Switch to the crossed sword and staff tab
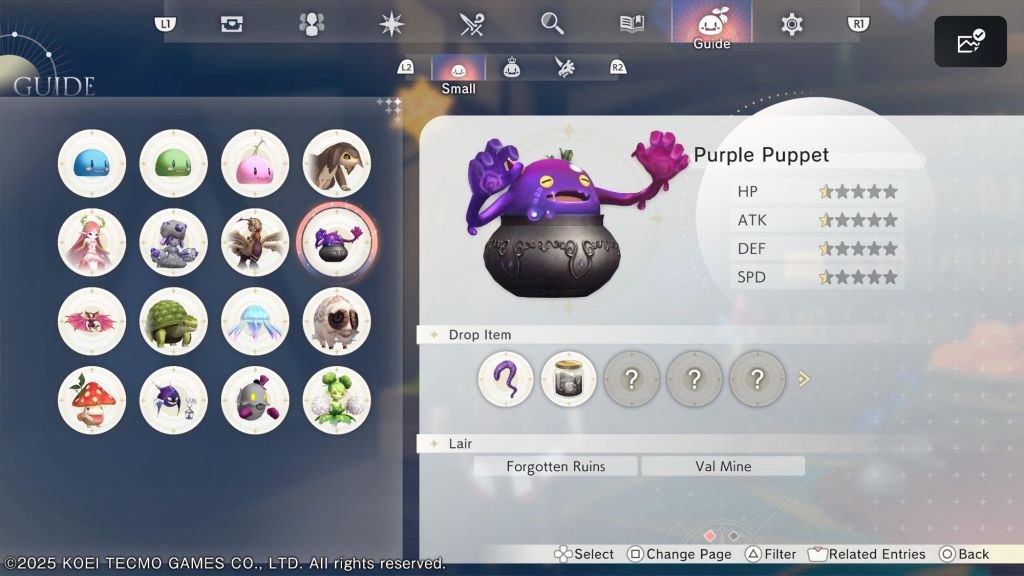The width and height of the screenshot is (1024, 576). tap(472, 24)
